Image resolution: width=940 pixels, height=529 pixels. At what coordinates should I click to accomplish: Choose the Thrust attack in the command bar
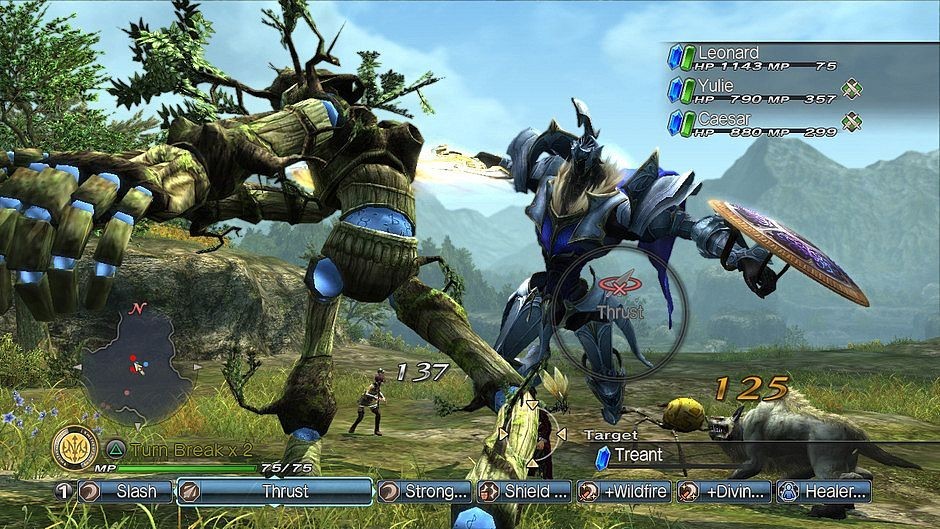(x=275, y=491)
